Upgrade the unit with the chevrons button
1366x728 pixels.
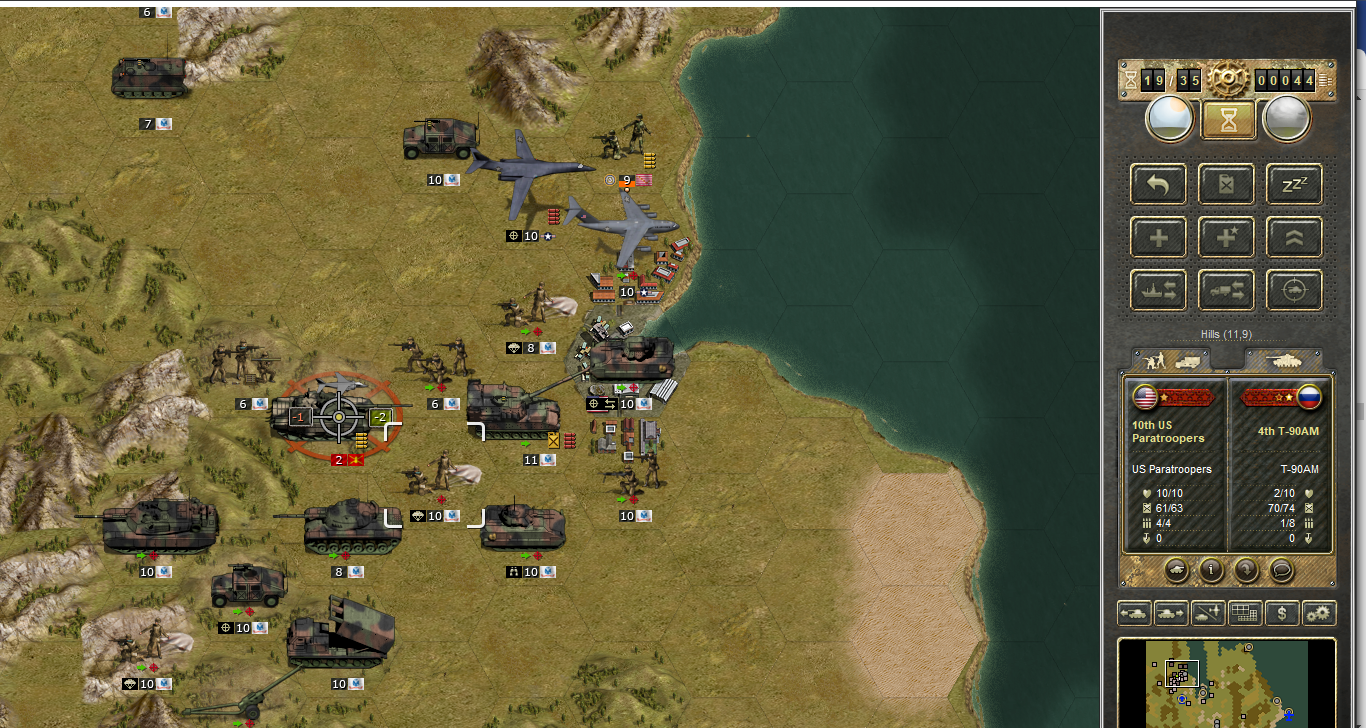[1294, 237]
